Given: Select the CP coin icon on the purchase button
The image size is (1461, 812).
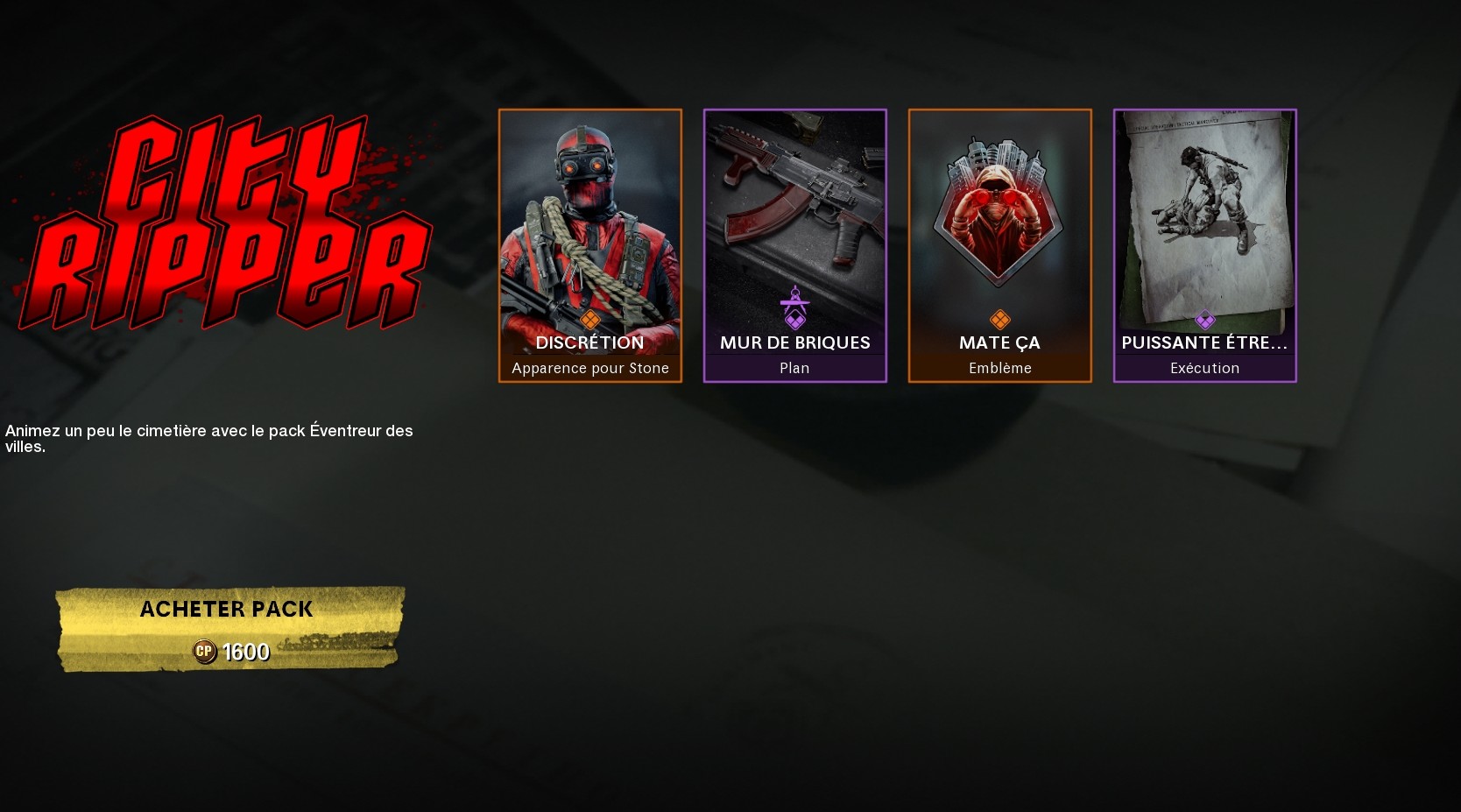Looking at the screenshot, I should [204, 652].
